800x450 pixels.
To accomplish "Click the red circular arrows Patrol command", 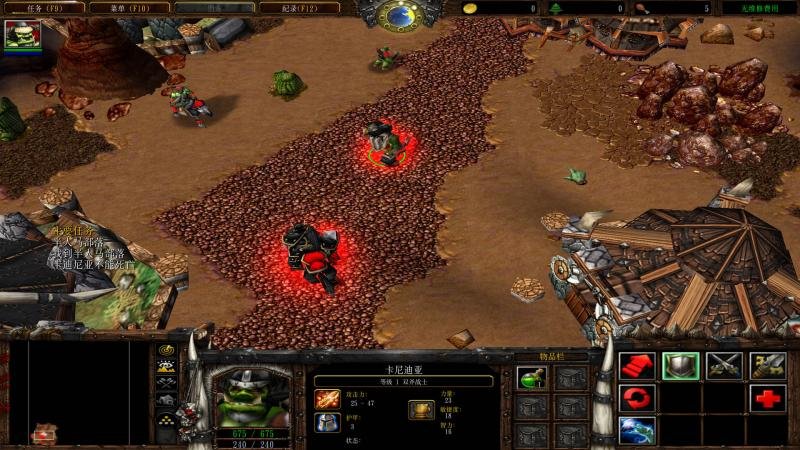I will [635, 399].
